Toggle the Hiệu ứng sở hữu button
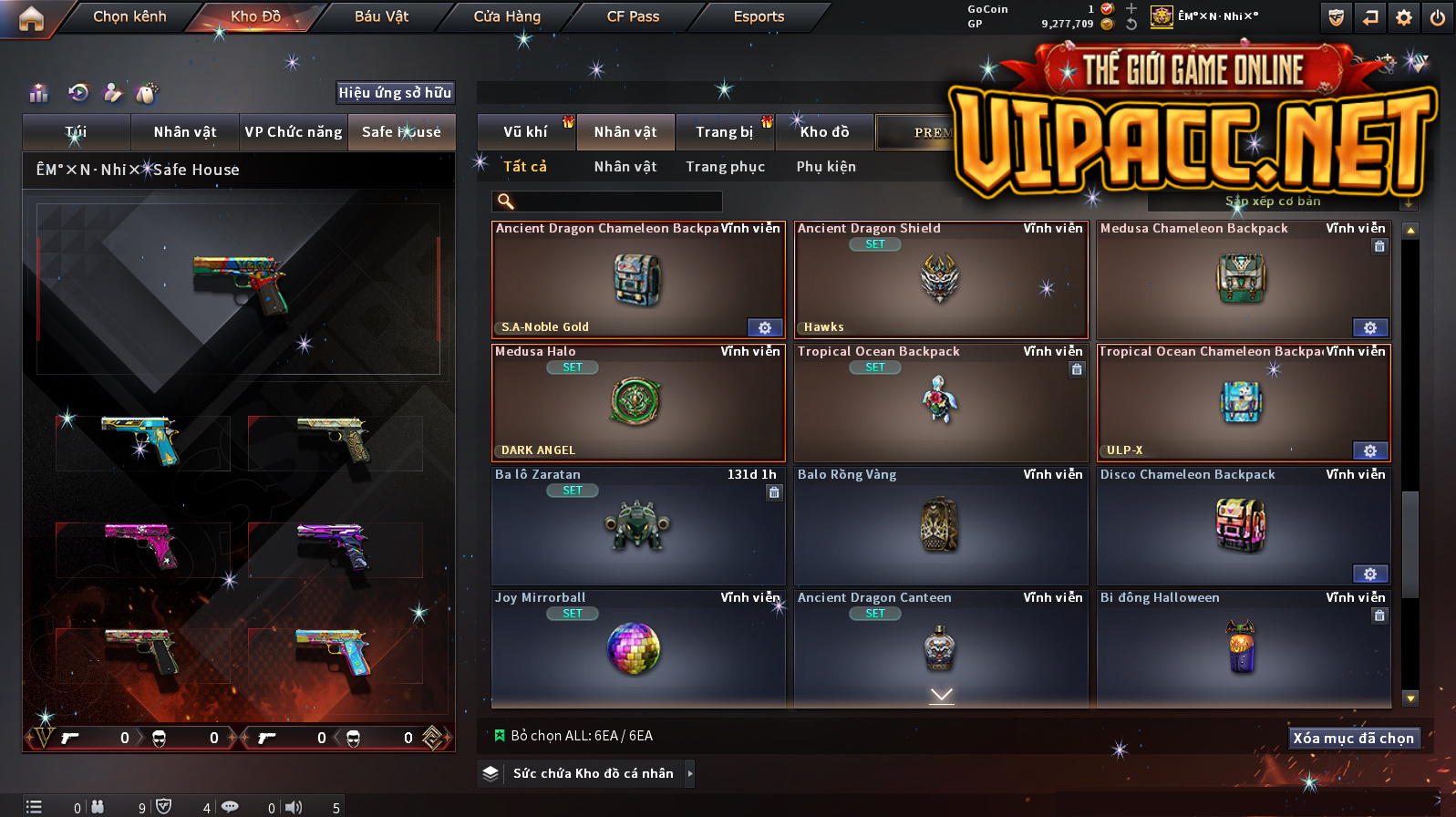 (395, 93)
